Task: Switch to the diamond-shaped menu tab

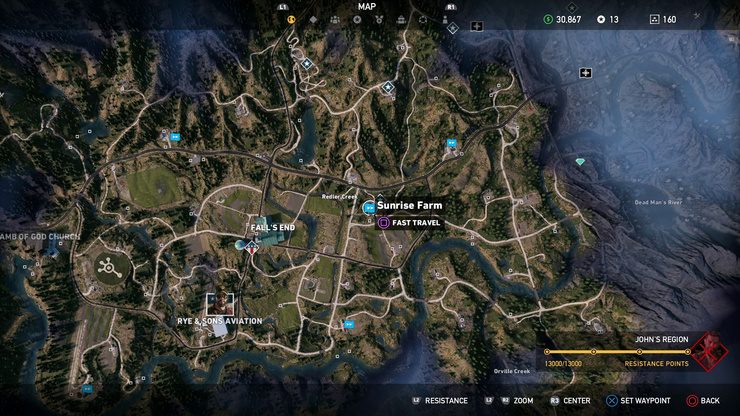Action: pos(314,19)
